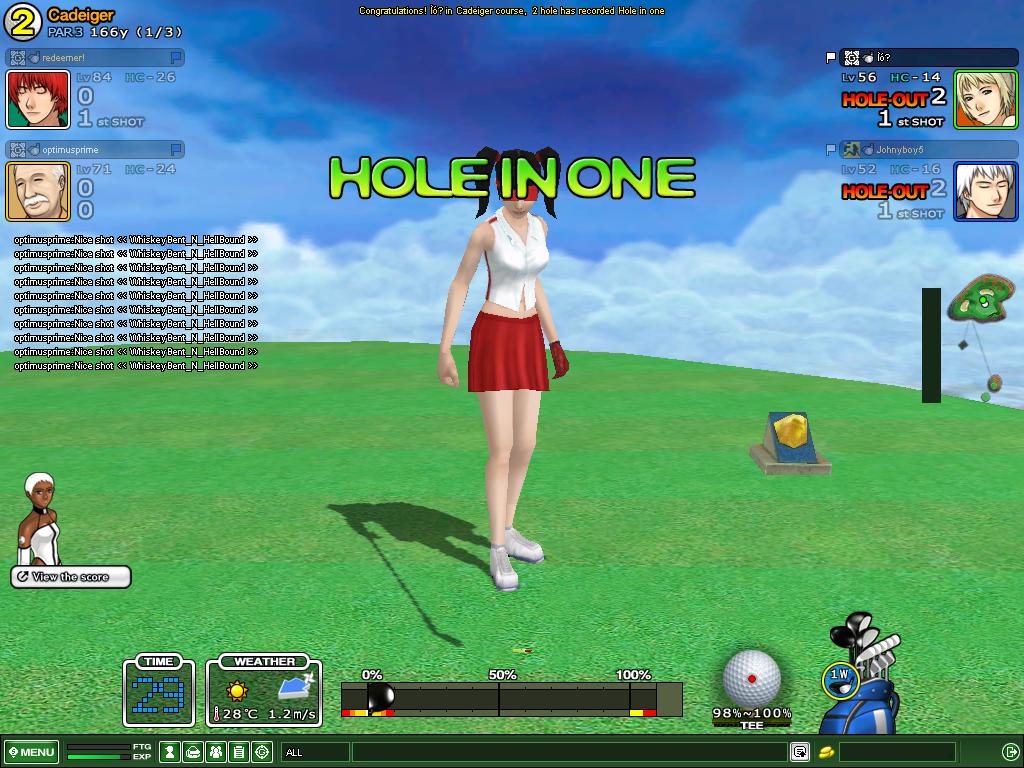Open the two-people friends icon

click(x=216, y=752)
